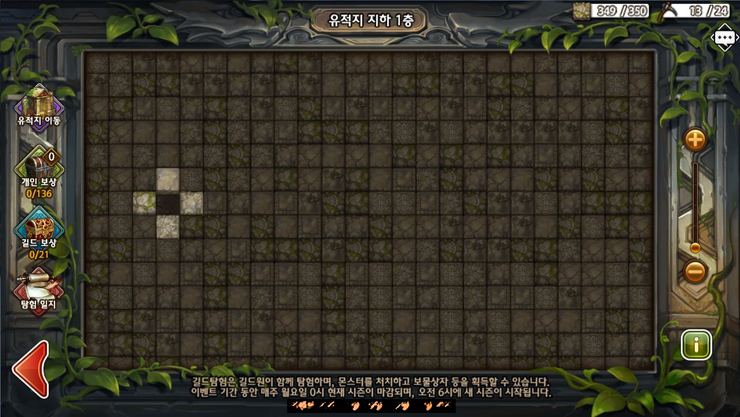Viewport: 740px width, 417px height.
Task: Open 개인 보상 rewards chest
Action: point(39,167)
